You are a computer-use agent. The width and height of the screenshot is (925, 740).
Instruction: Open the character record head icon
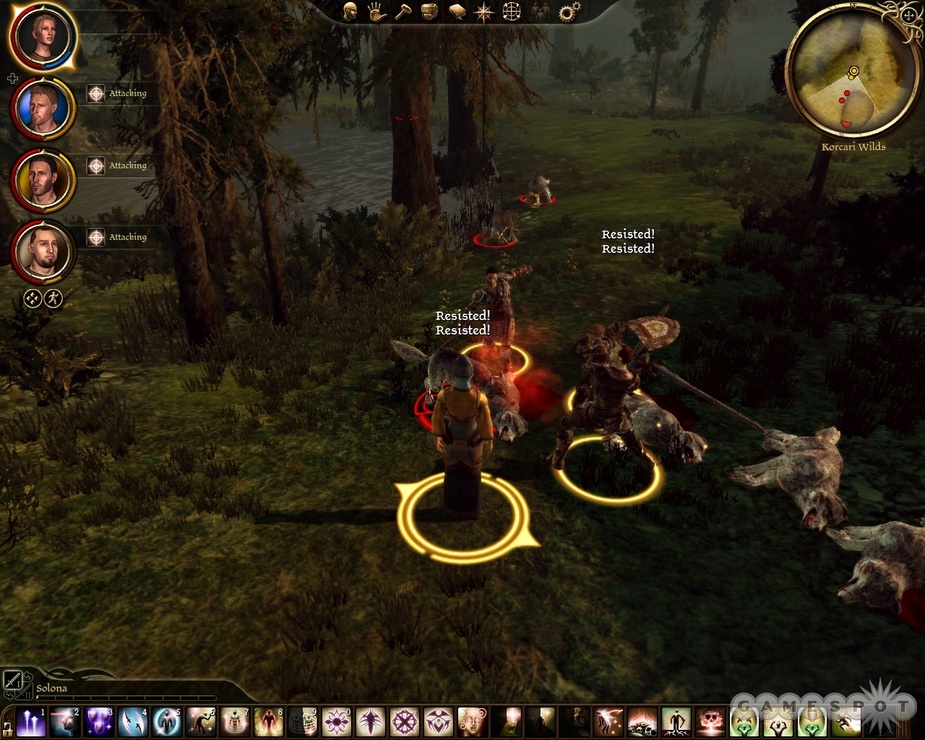[350, 12]
